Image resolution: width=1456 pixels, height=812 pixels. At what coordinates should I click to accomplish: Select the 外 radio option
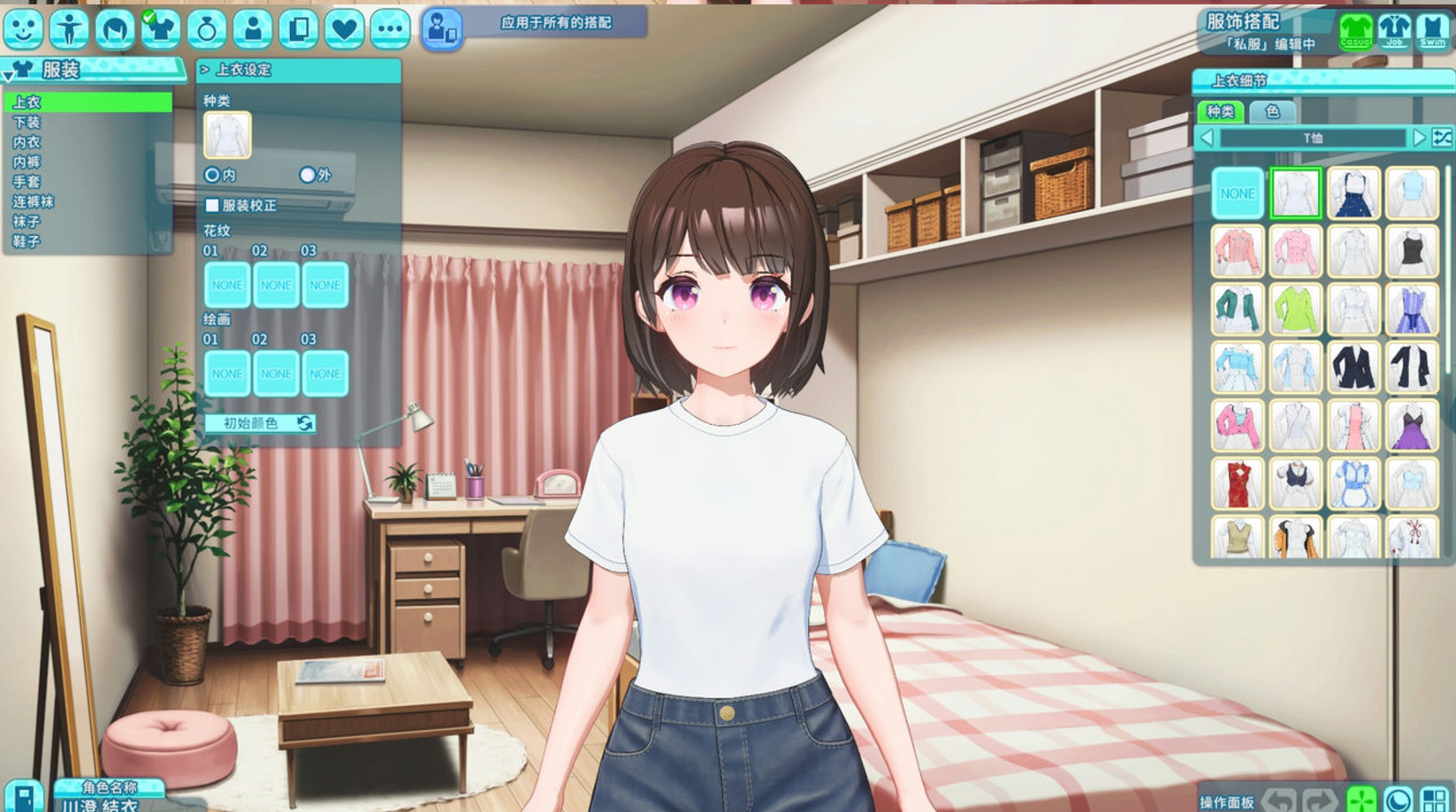pyautogui.click(x=307, y=175)
